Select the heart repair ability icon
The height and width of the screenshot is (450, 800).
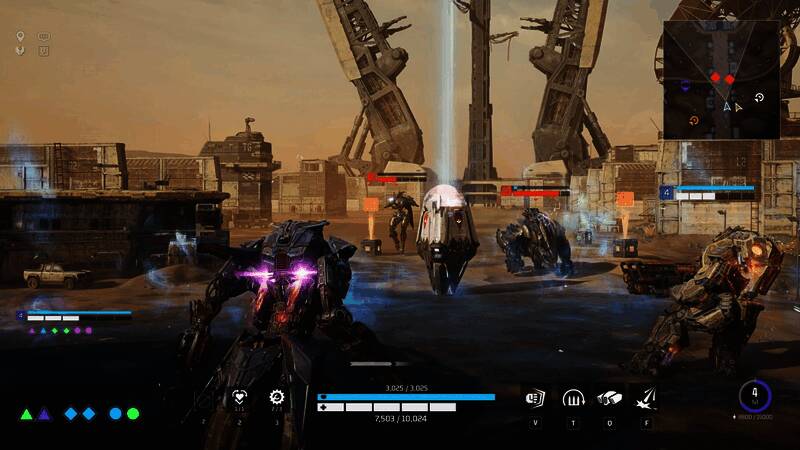239,397
